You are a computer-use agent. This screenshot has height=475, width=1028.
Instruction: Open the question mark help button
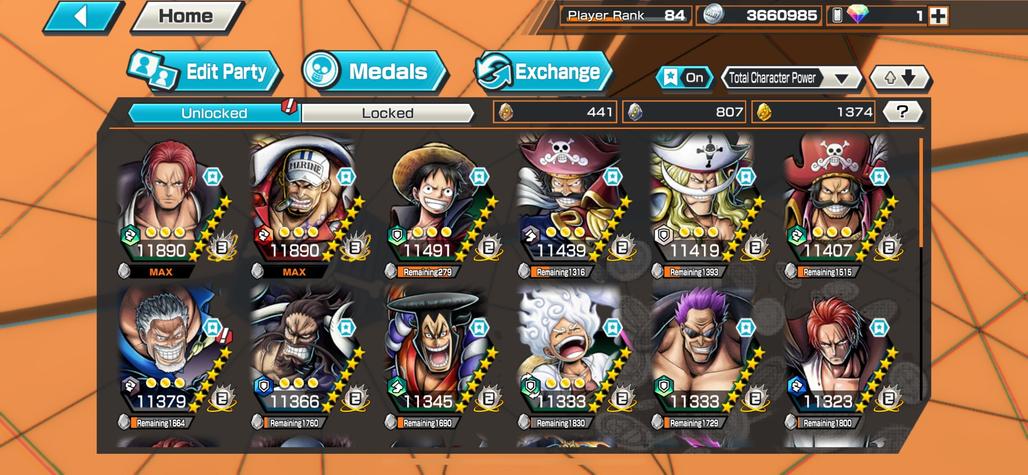click(x=903, y=112)
